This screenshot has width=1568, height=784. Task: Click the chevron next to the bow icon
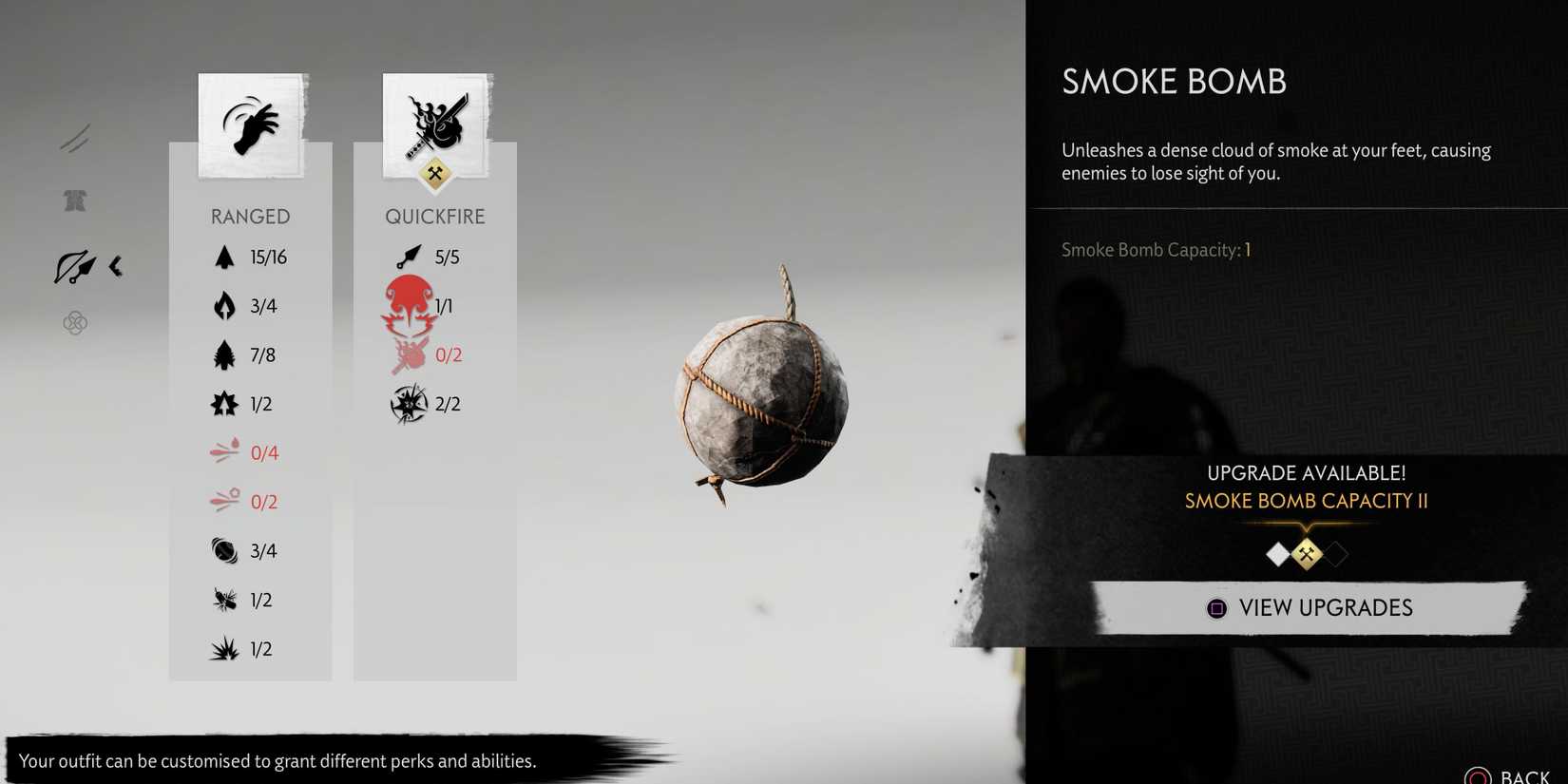(x=116, y=267)
